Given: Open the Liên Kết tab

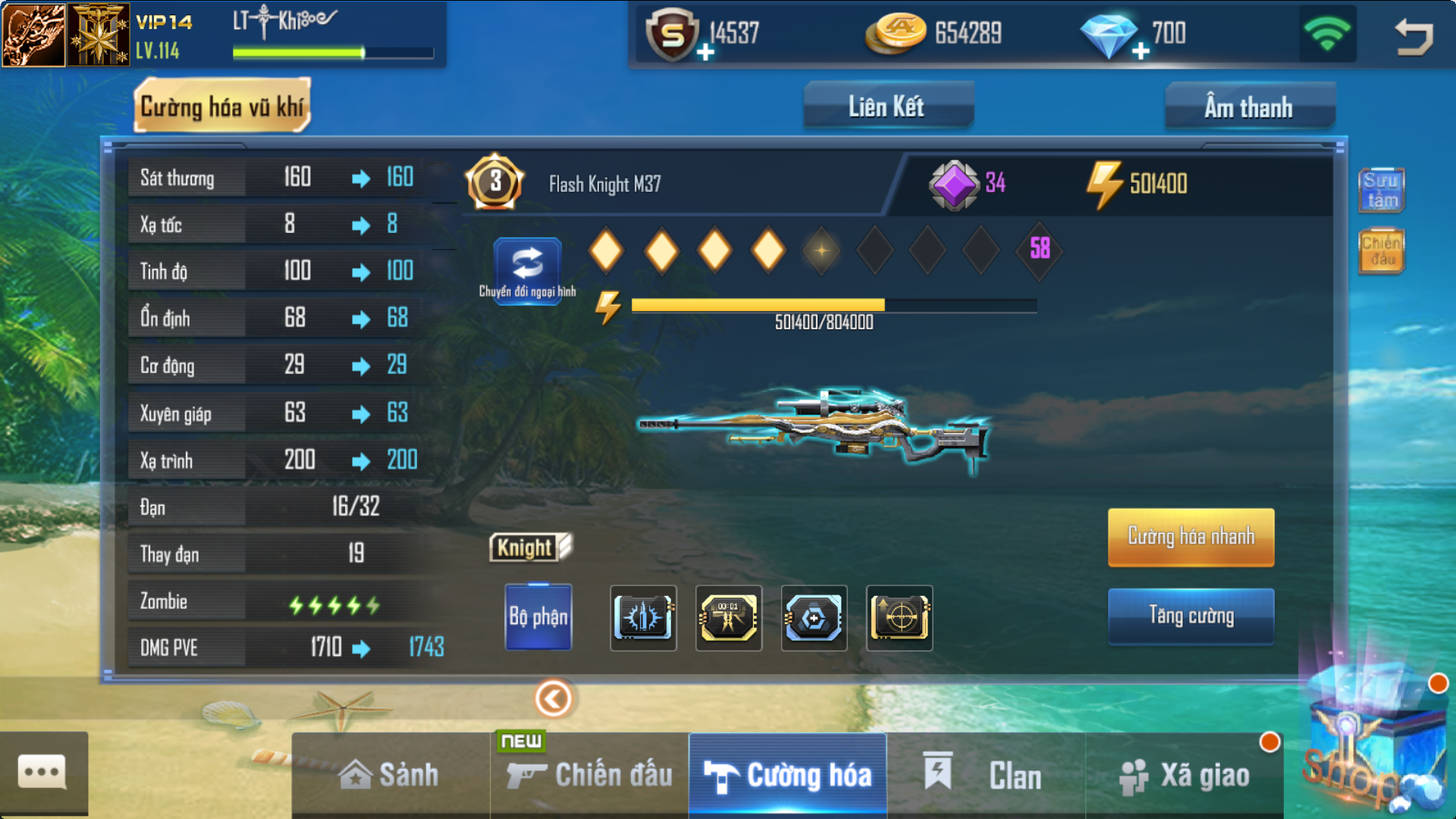Looking at the screenshot, I should click(887, 107).
